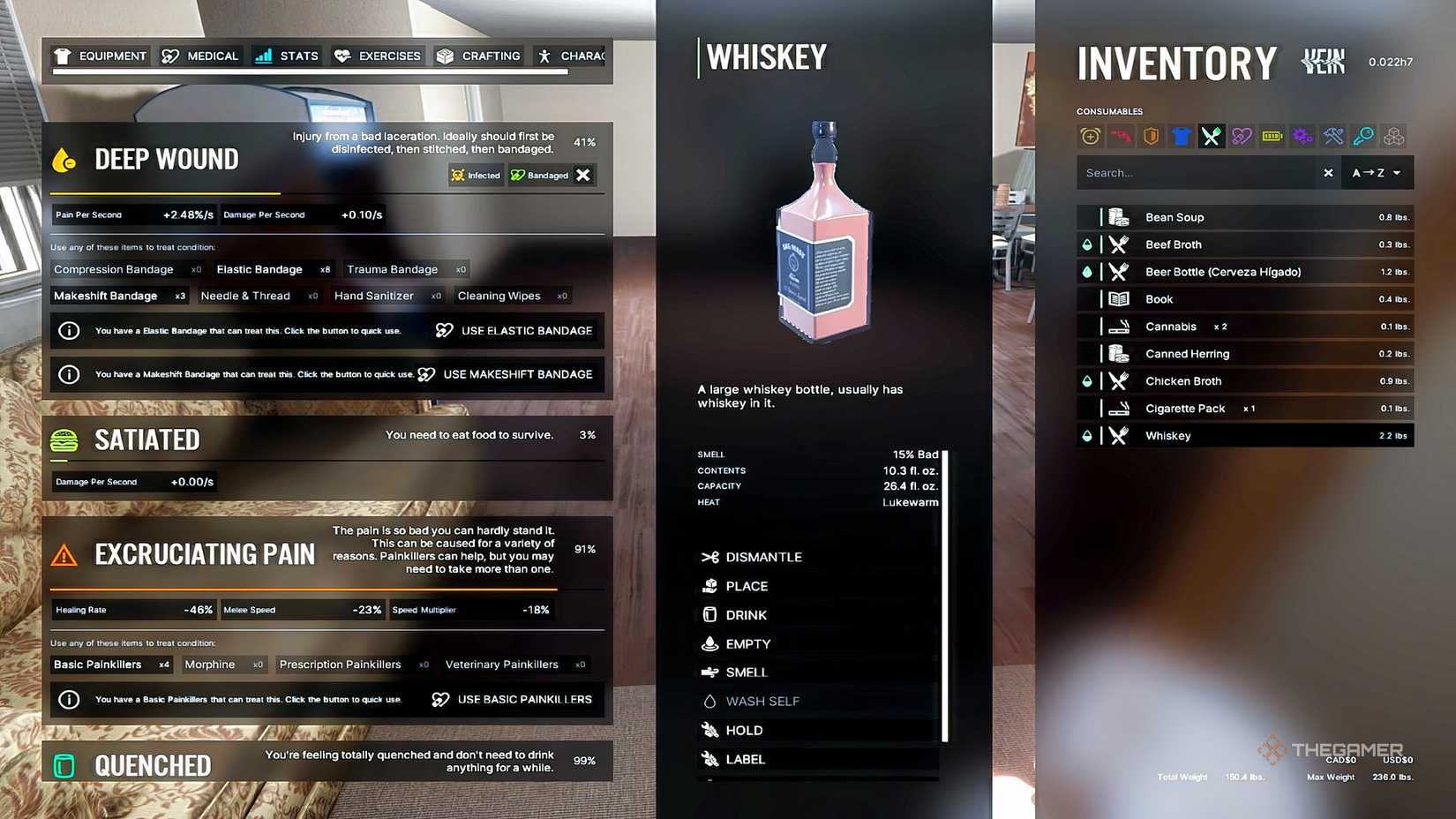Click the crafting tools filter icon
1456x819 pixels.
[x=1332, y=136]
